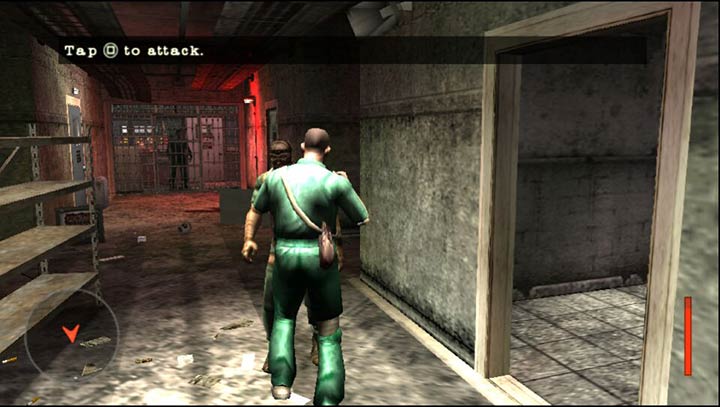Click the circular radar with red arrow
720x407 pixels.
pyautogui.click(x=71, y=334)
